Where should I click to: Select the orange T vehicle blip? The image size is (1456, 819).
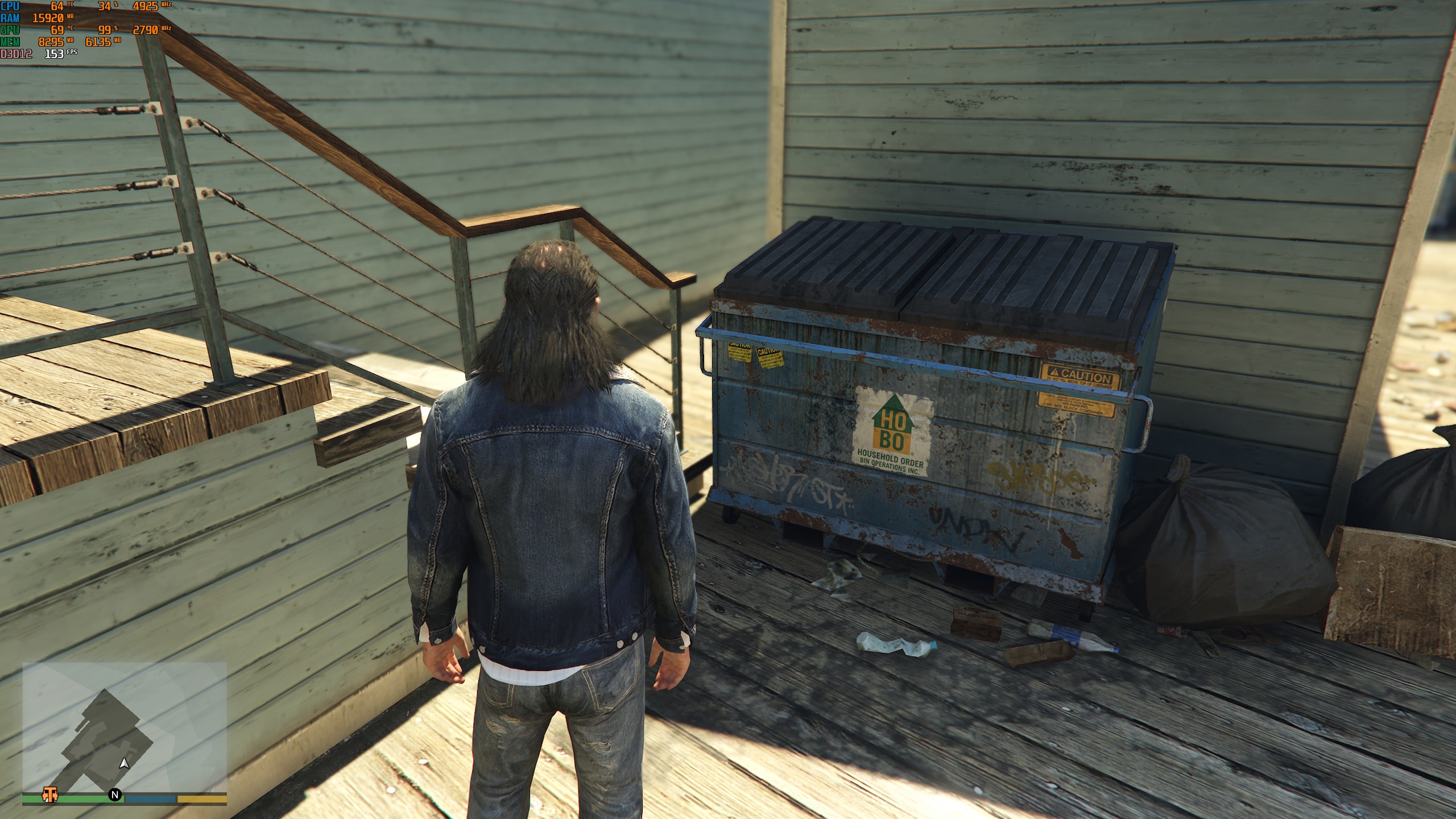50,794
